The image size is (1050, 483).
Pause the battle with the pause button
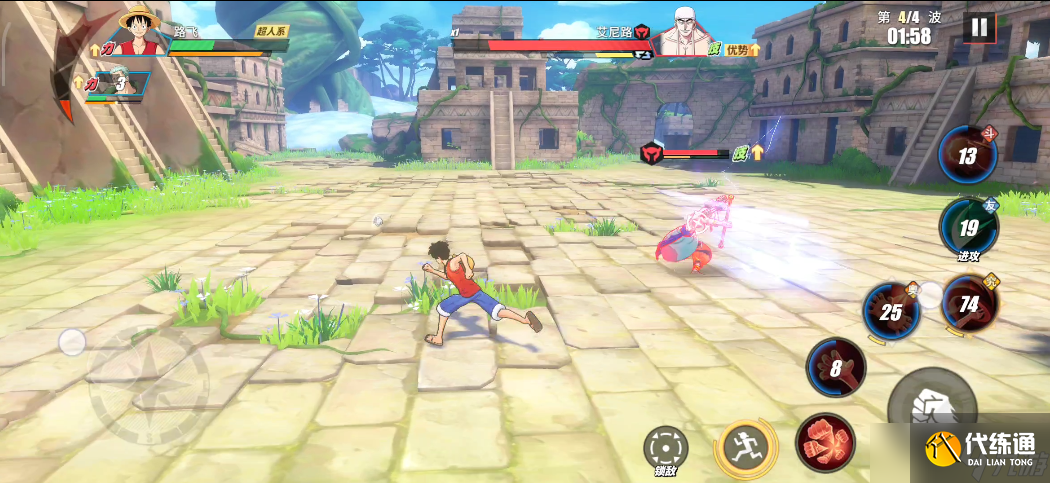click(x=979, y=27)
